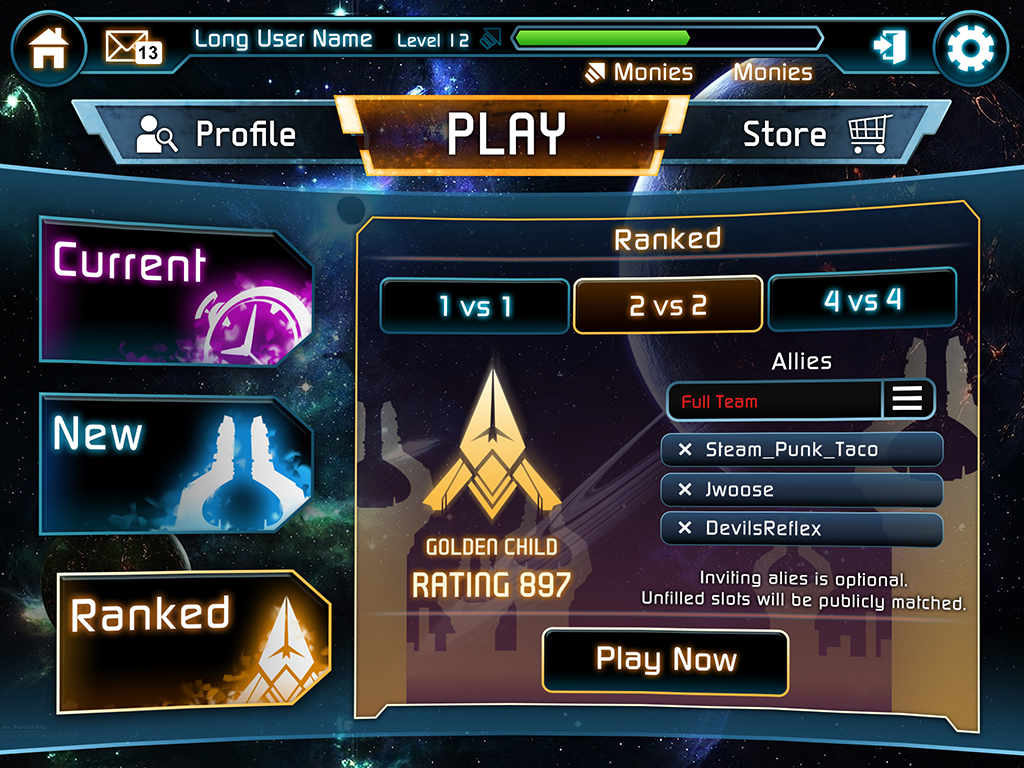Pick the 2 vs 2 match type
Image resolution: width=1024 pixels, height=768 pixels.
[x=668, y=306]
